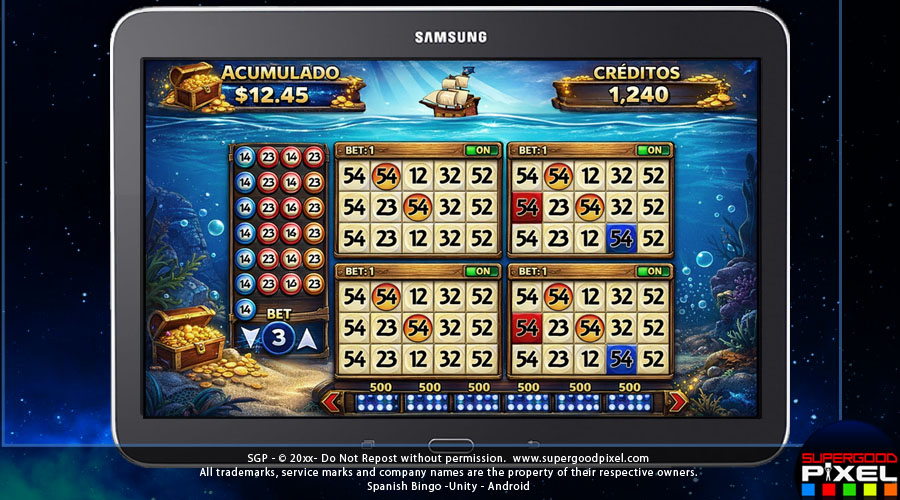Select the red 54 tile on the top-right card
The image size is (900, 500).
tap(526, 208)
